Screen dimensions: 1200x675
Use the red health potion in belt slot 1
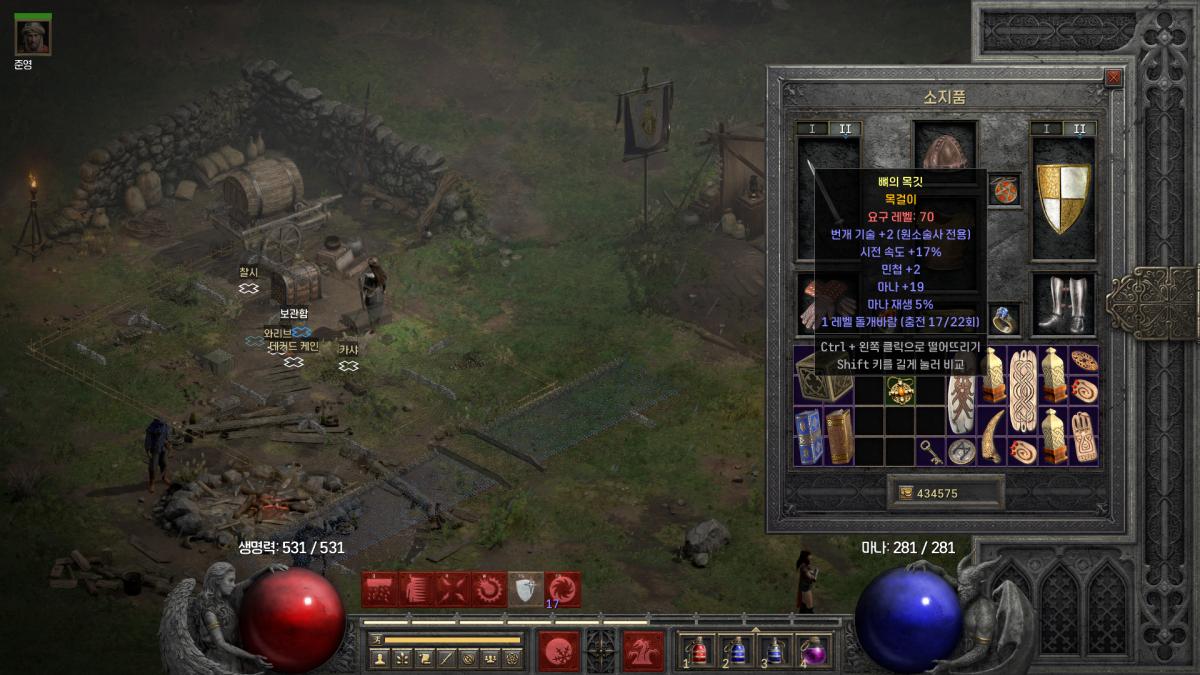click(701, 651)
